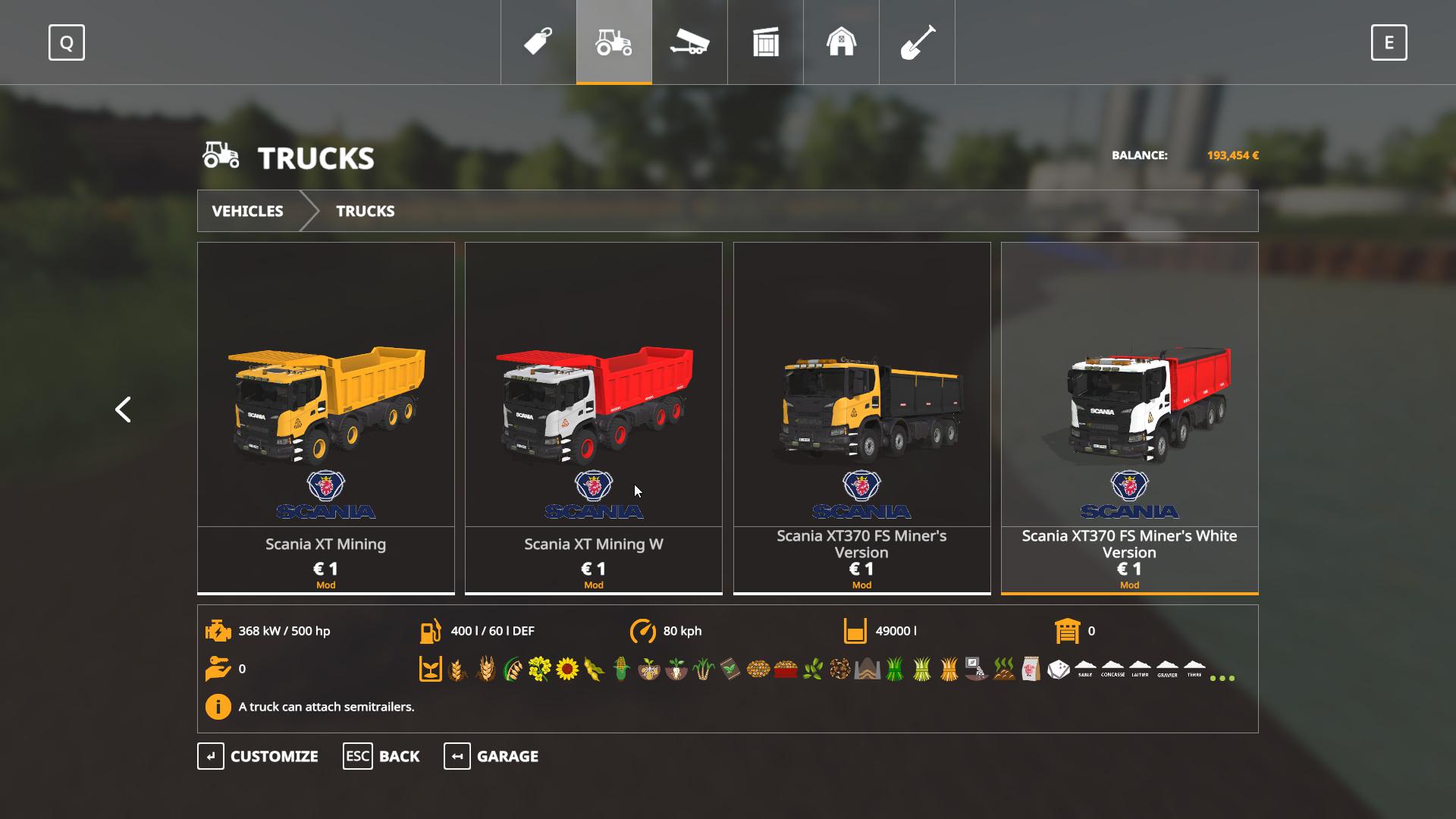The image size is (1456, 819).
Task: Select the pallet objects category tab
Action: point(765,42)
